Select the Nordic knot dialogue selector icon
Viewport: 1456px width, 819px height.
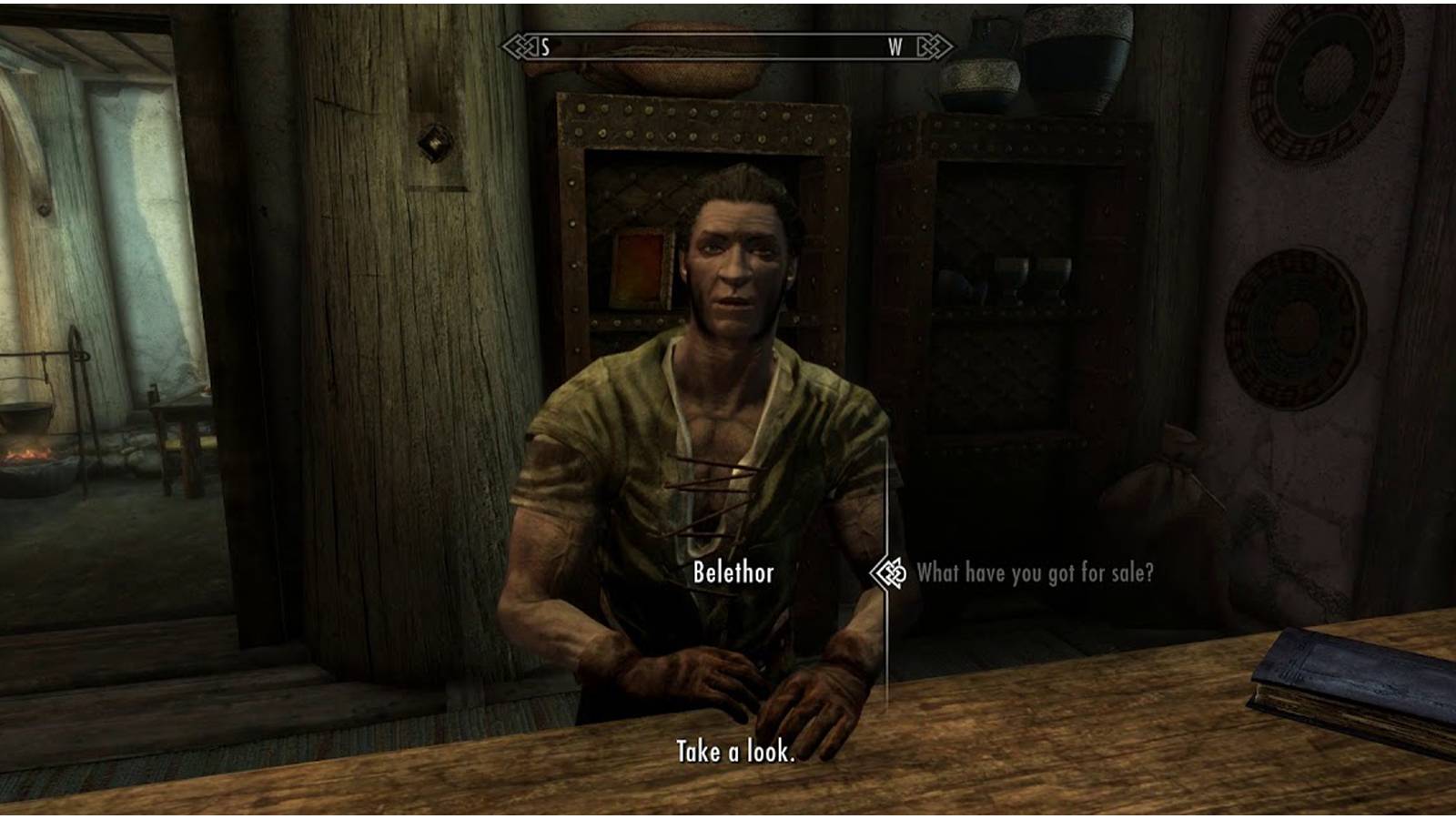tap(887, 573)
